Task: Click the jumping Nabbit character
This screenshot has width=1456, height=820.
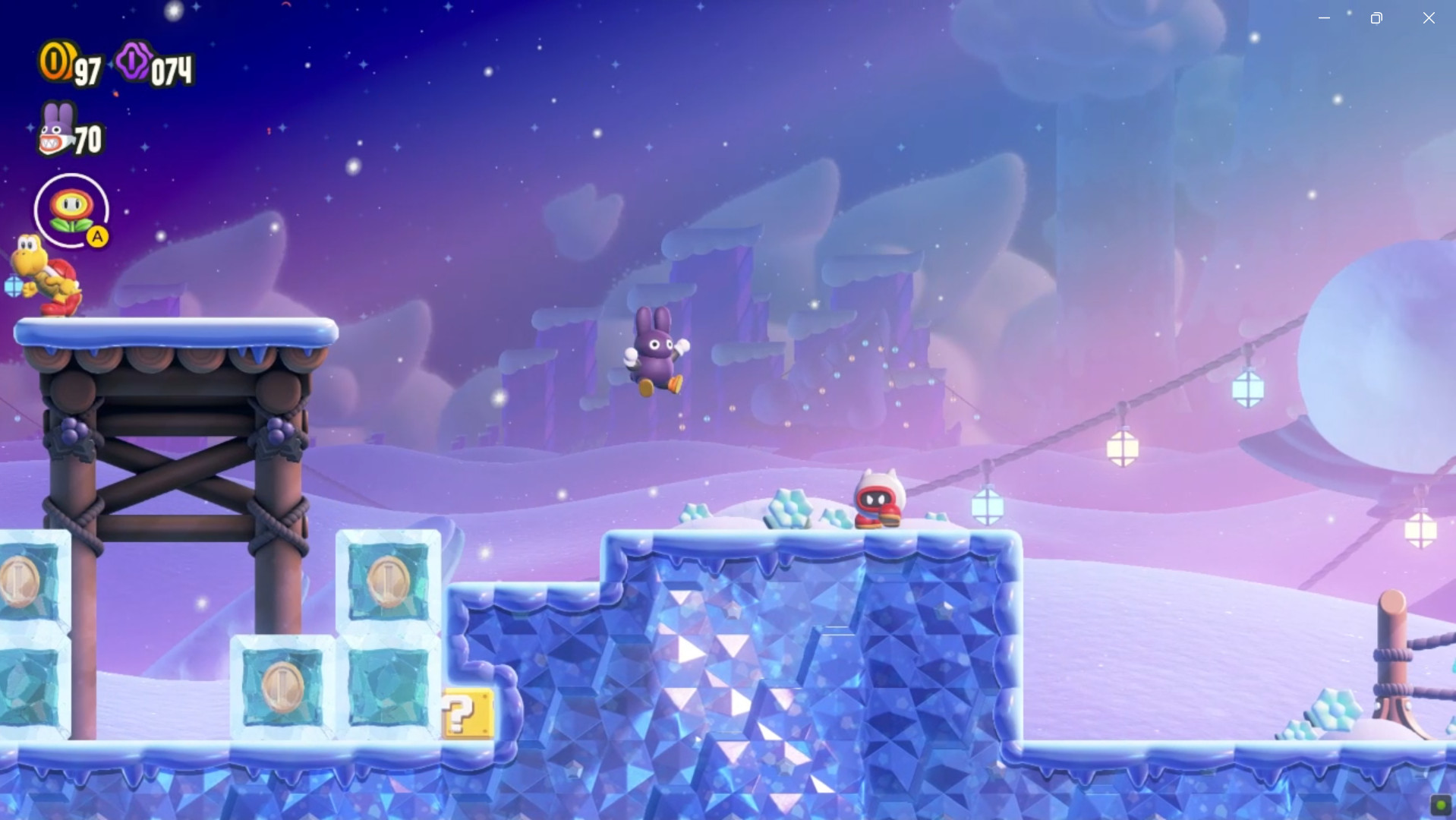Action: 655,351
